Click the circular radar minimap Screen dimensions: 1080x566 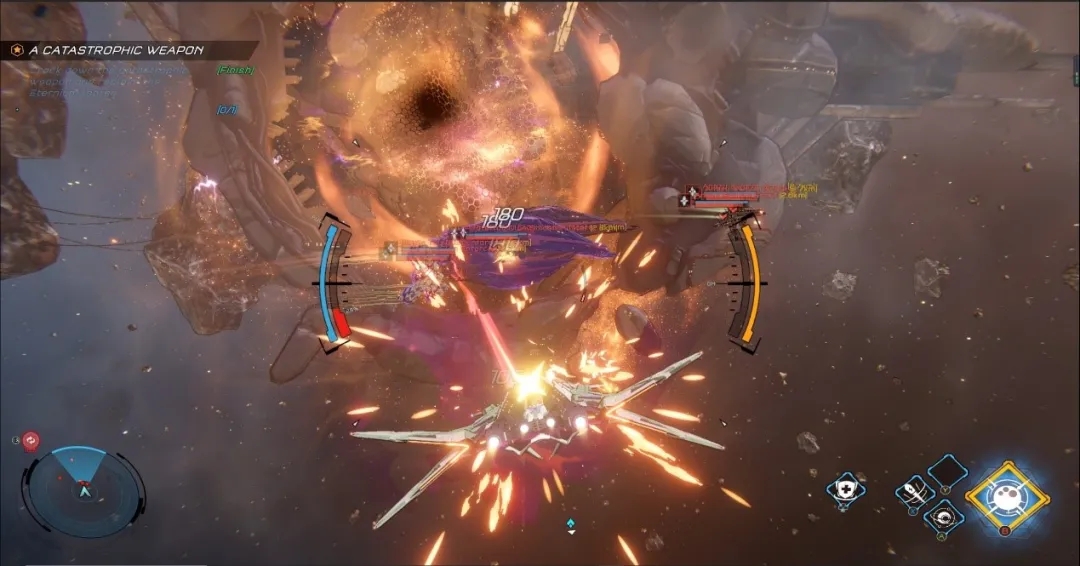coord(84,490)
